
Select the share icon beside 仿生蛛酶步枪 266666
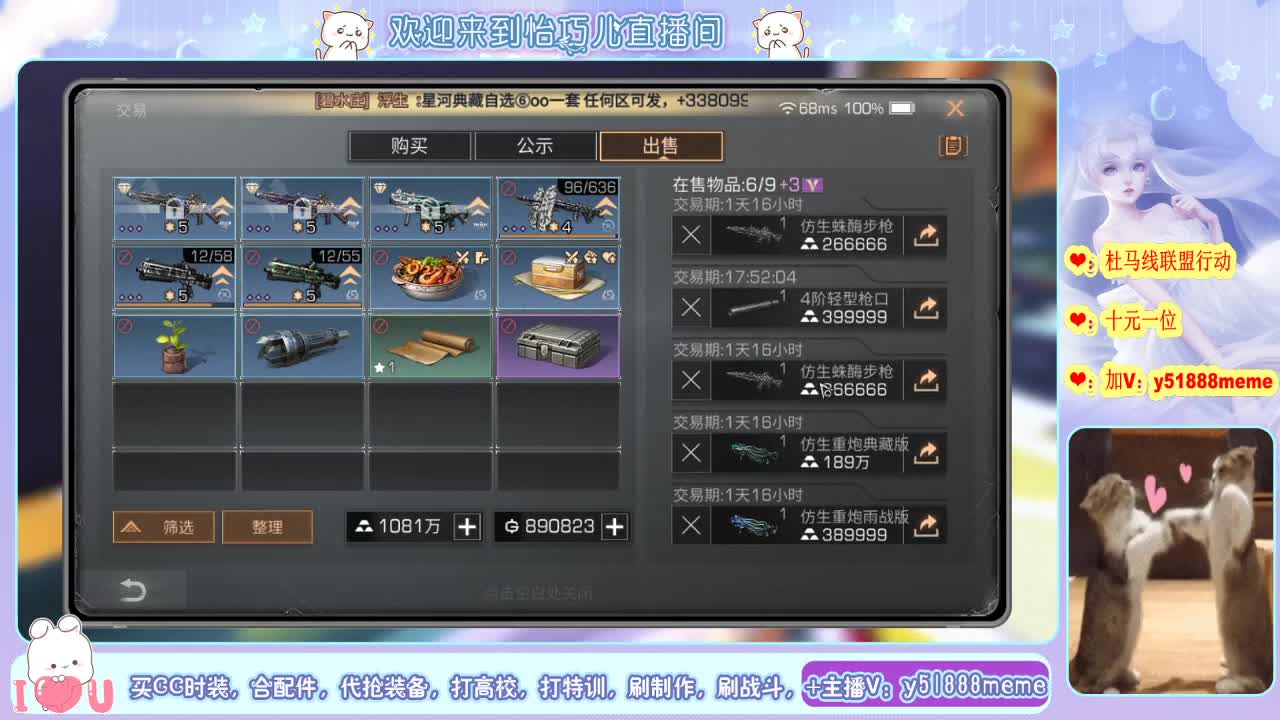(x=925, y=235)
